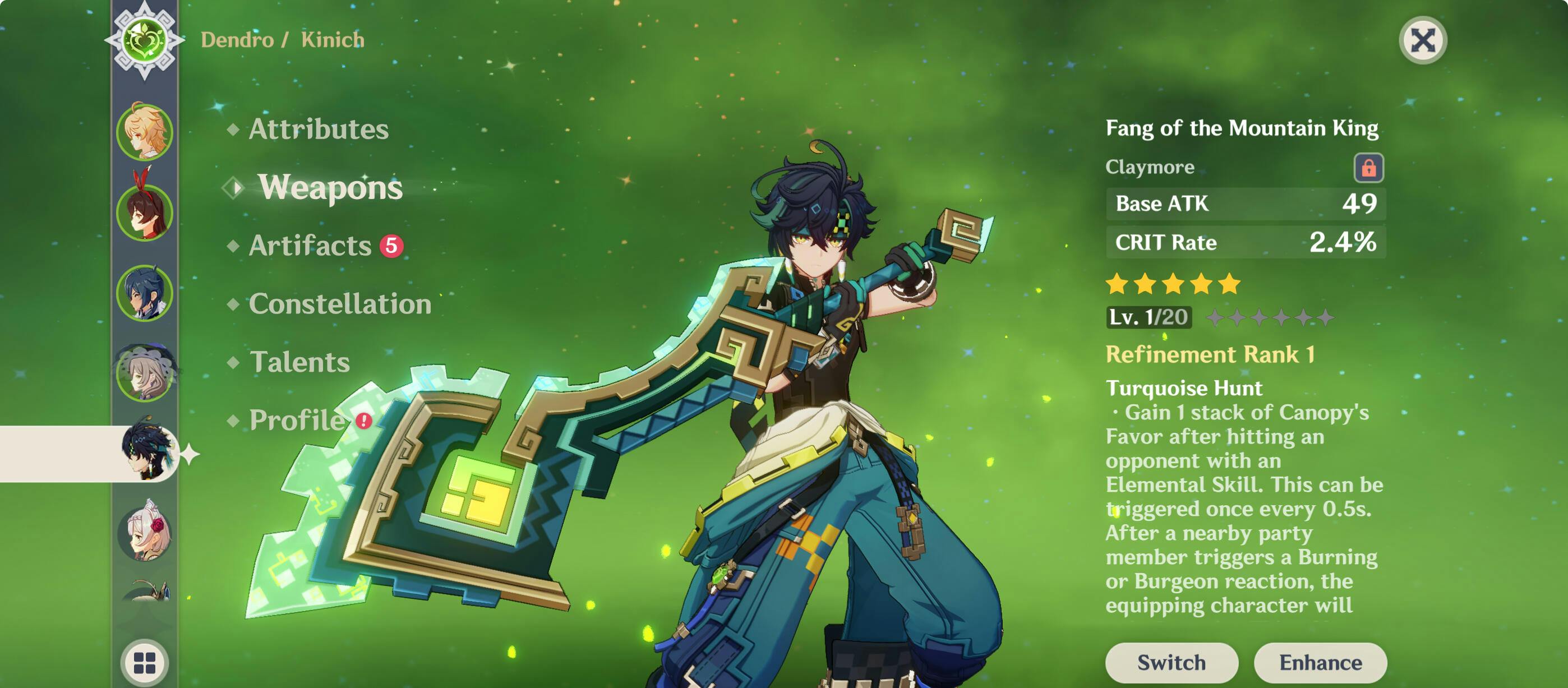Select the gray-haired character with hat
This screenshot has height=688, width=1568.
(145, 373)
